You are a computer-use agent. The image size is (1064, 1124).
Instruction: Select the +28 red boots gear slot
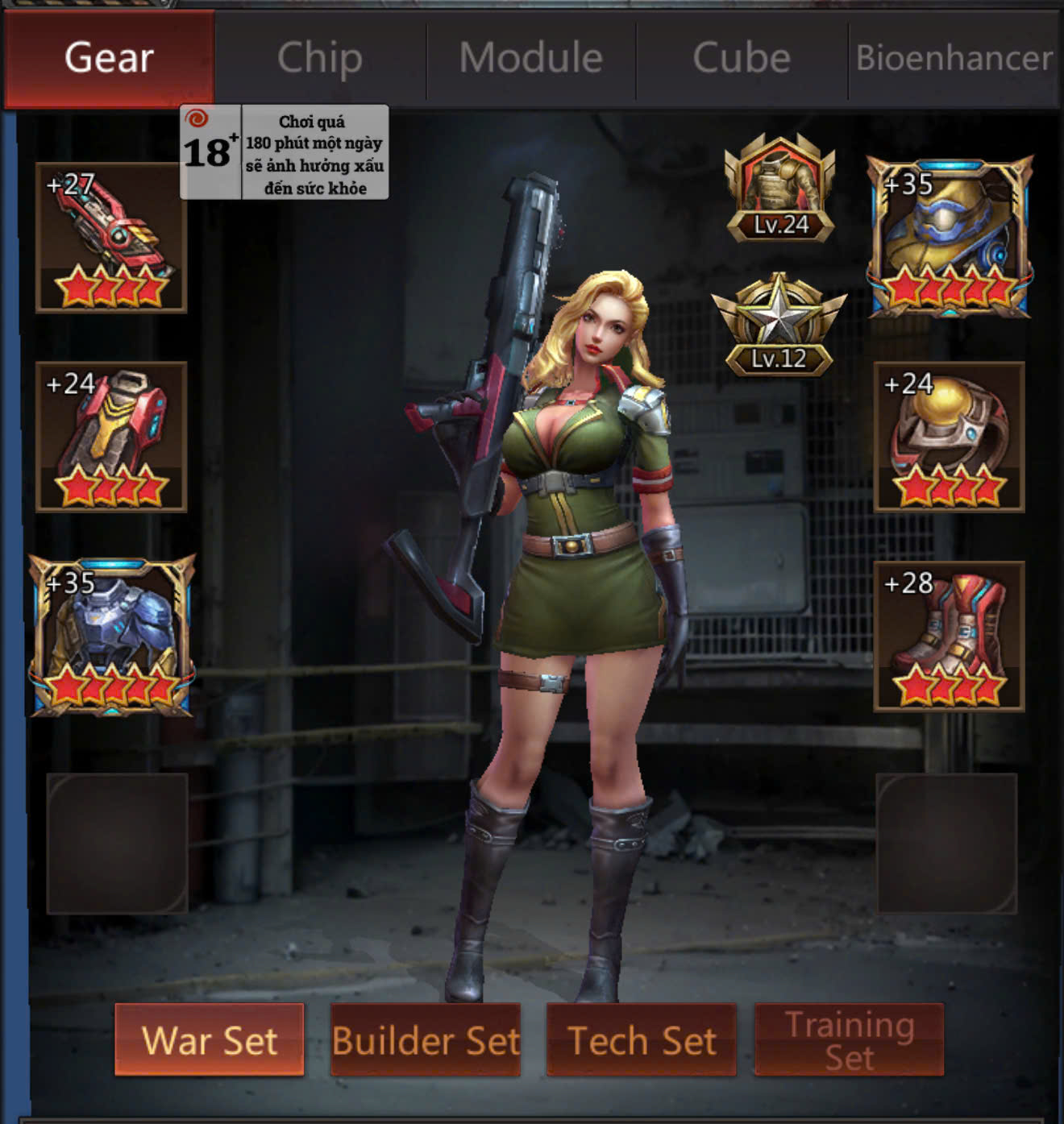click(x=949, y=636)
